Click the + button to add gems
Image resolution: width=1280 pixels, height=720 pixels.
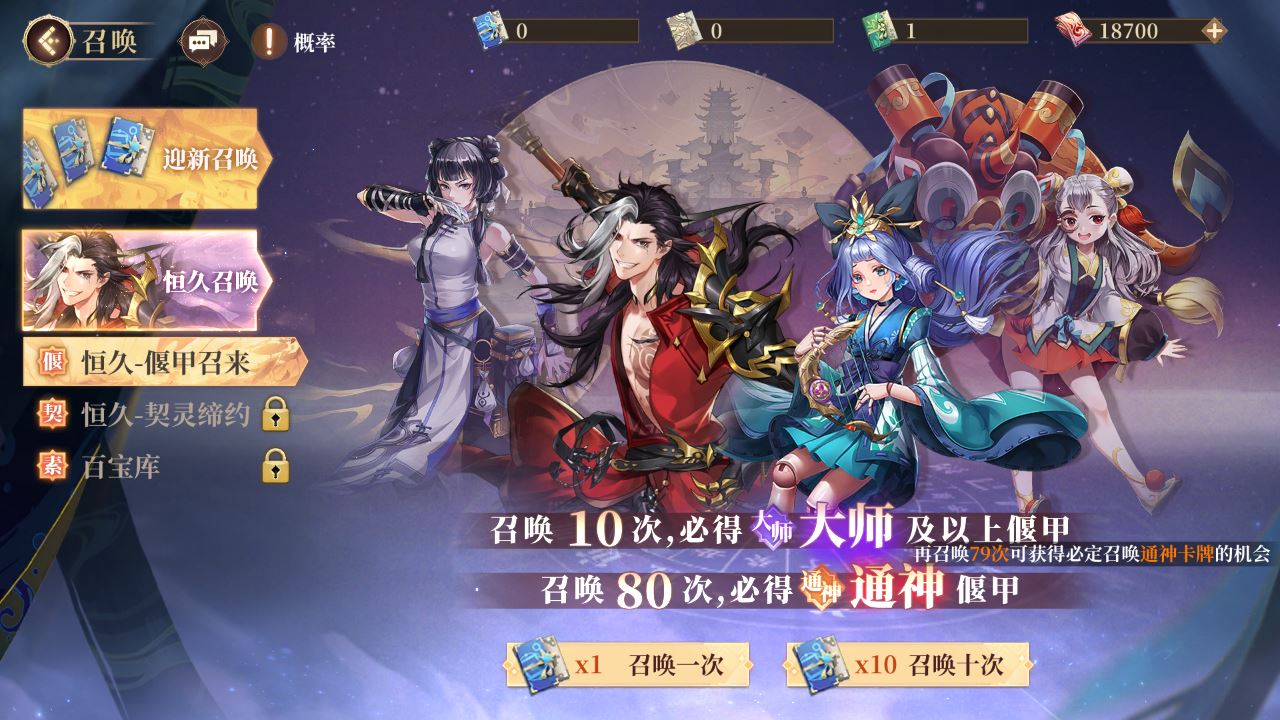[1212, 30]
